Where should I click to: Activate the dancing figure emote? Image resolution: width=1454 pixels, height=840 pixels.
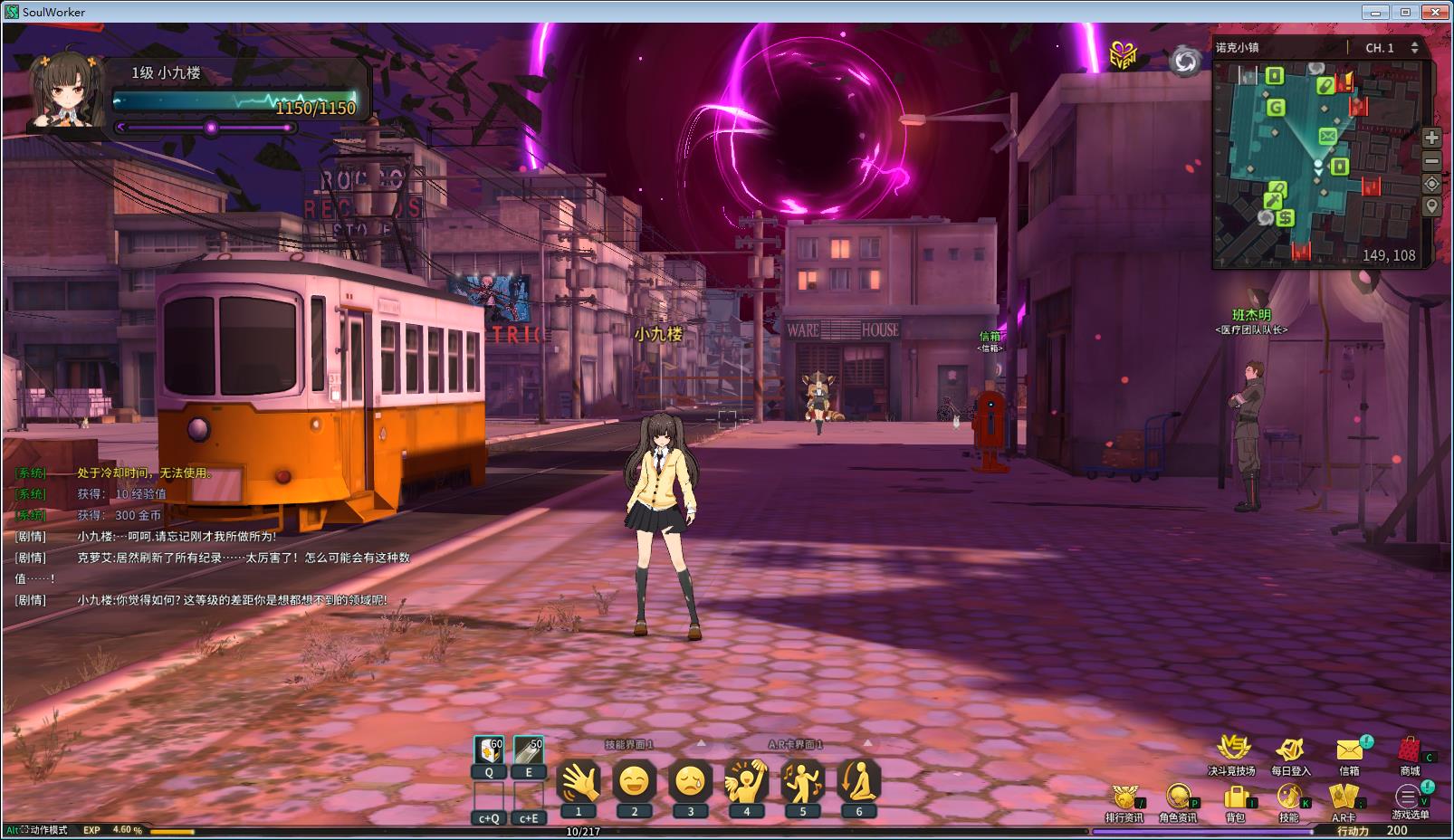tap(802, 780)
